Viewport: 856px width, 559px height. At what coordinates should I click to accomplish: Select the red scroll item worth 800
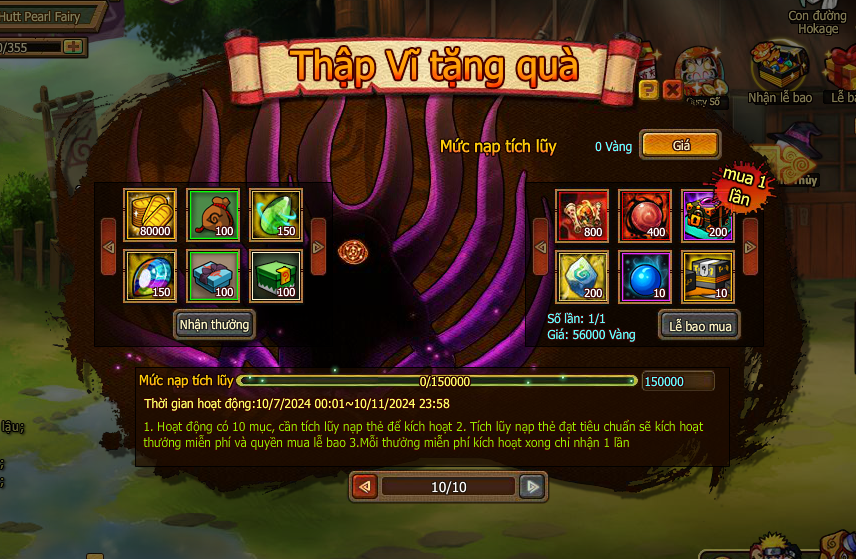582,214
